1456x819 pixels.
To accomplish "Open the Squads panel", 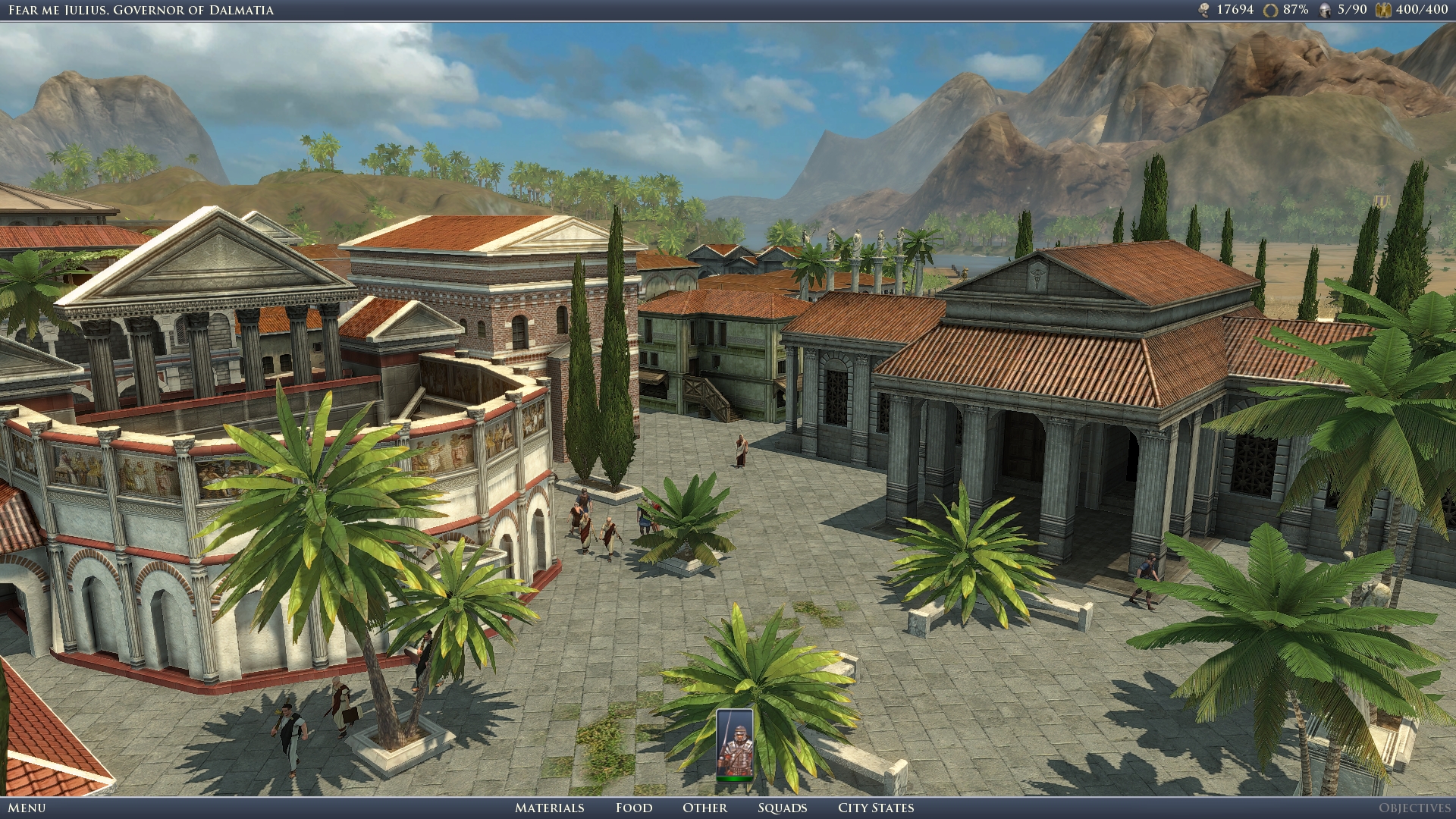I will (784, 808).
